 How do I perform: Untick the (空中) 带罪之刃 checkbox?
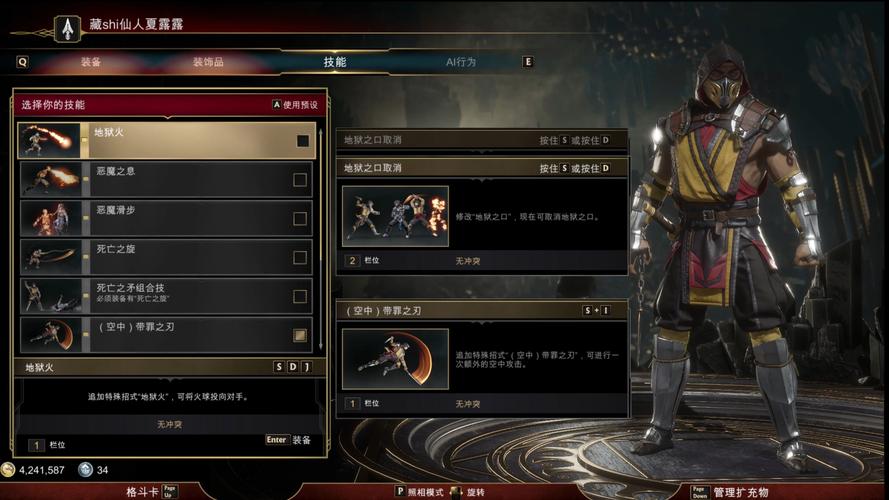pos(300,335)
